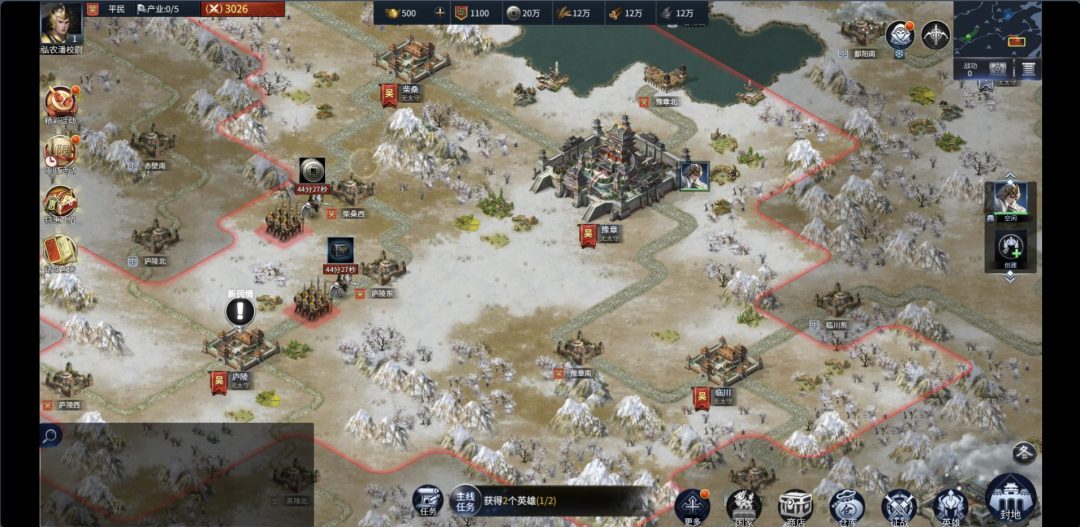Open the gift box rewards icon
The width and height of the screenshot is (1080, 527).
click(59, 200)
